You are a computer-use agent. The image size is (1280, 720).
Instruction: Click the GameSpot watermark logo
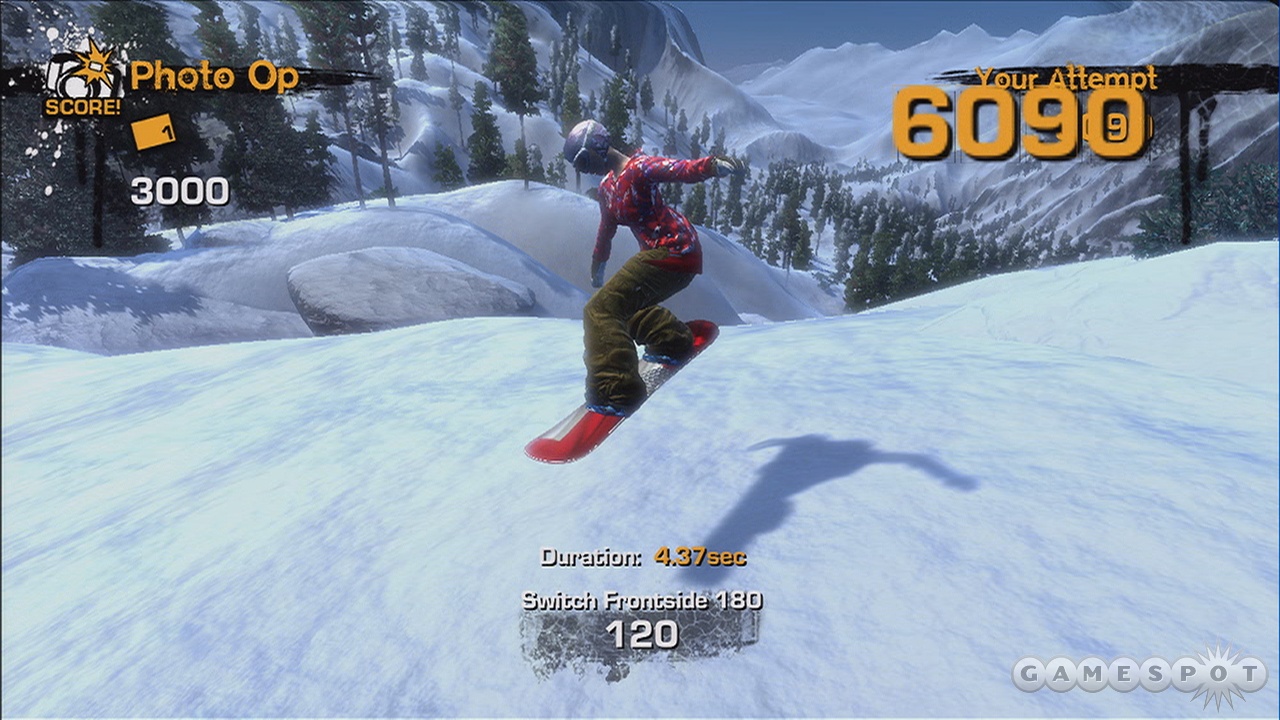1140,673
